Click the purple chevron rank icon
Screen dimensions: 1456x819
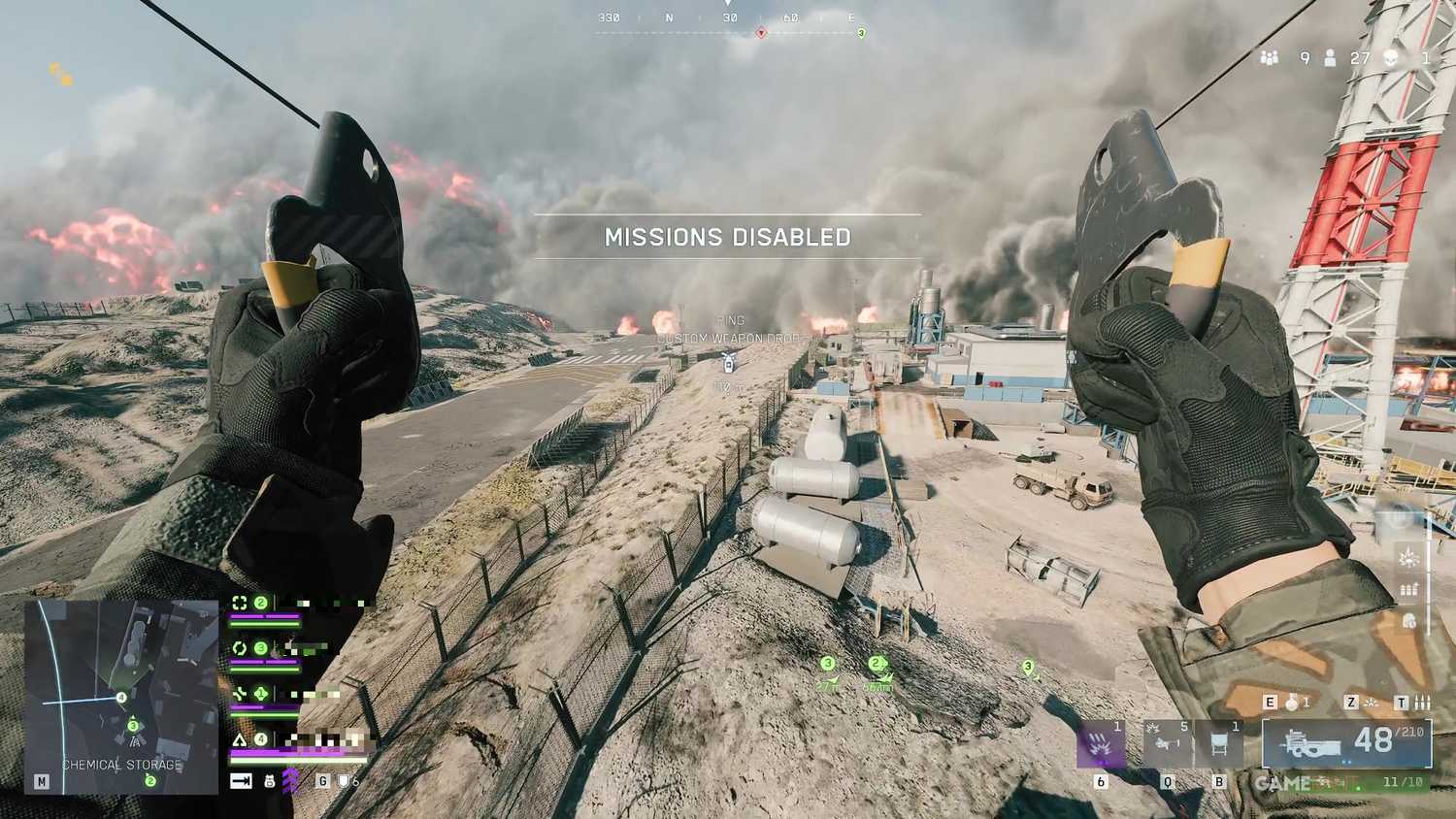point(290,780)
